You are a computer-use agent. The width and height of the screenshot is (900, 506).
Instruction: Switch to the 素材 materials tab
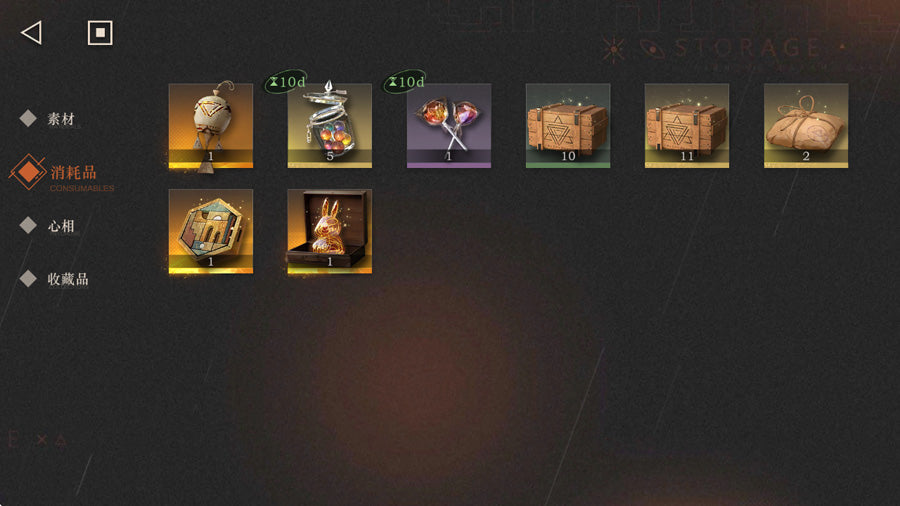click(60, 119)
